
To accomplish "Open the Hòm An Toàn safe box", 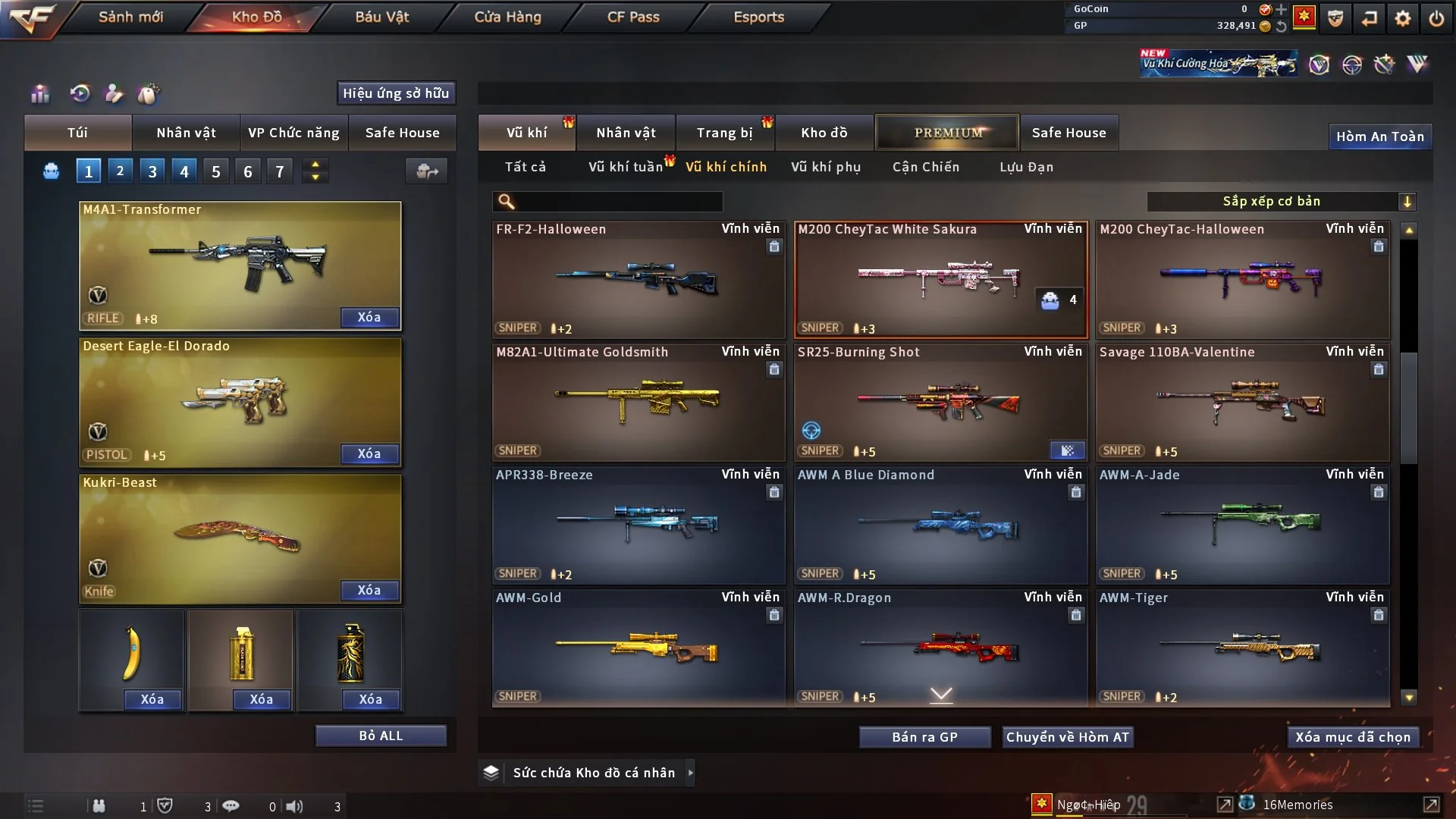I will tap(1379, 136).
